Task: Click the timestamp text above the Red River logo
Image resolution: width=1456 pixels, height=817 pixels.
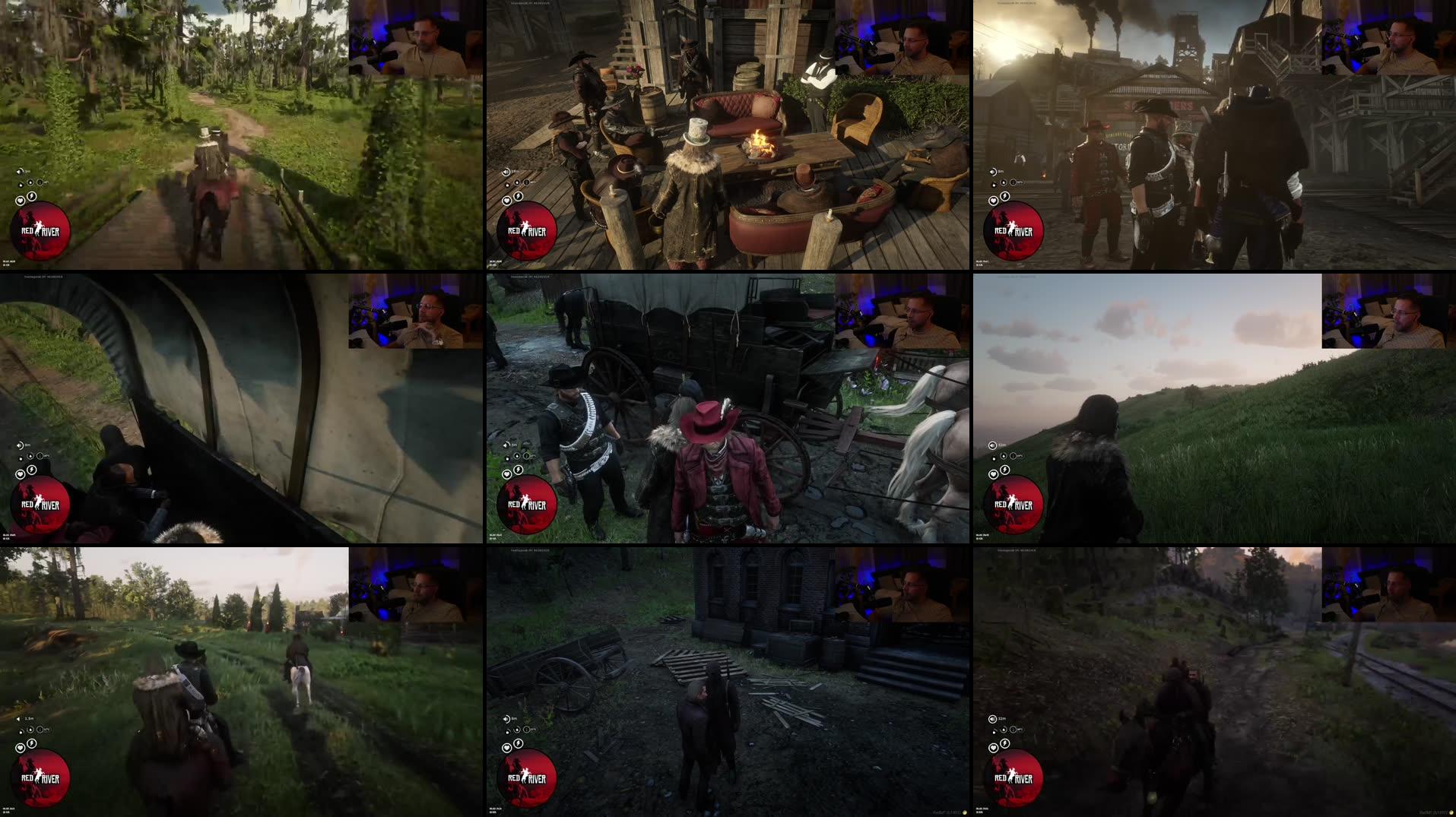Action: coord(10,261)
